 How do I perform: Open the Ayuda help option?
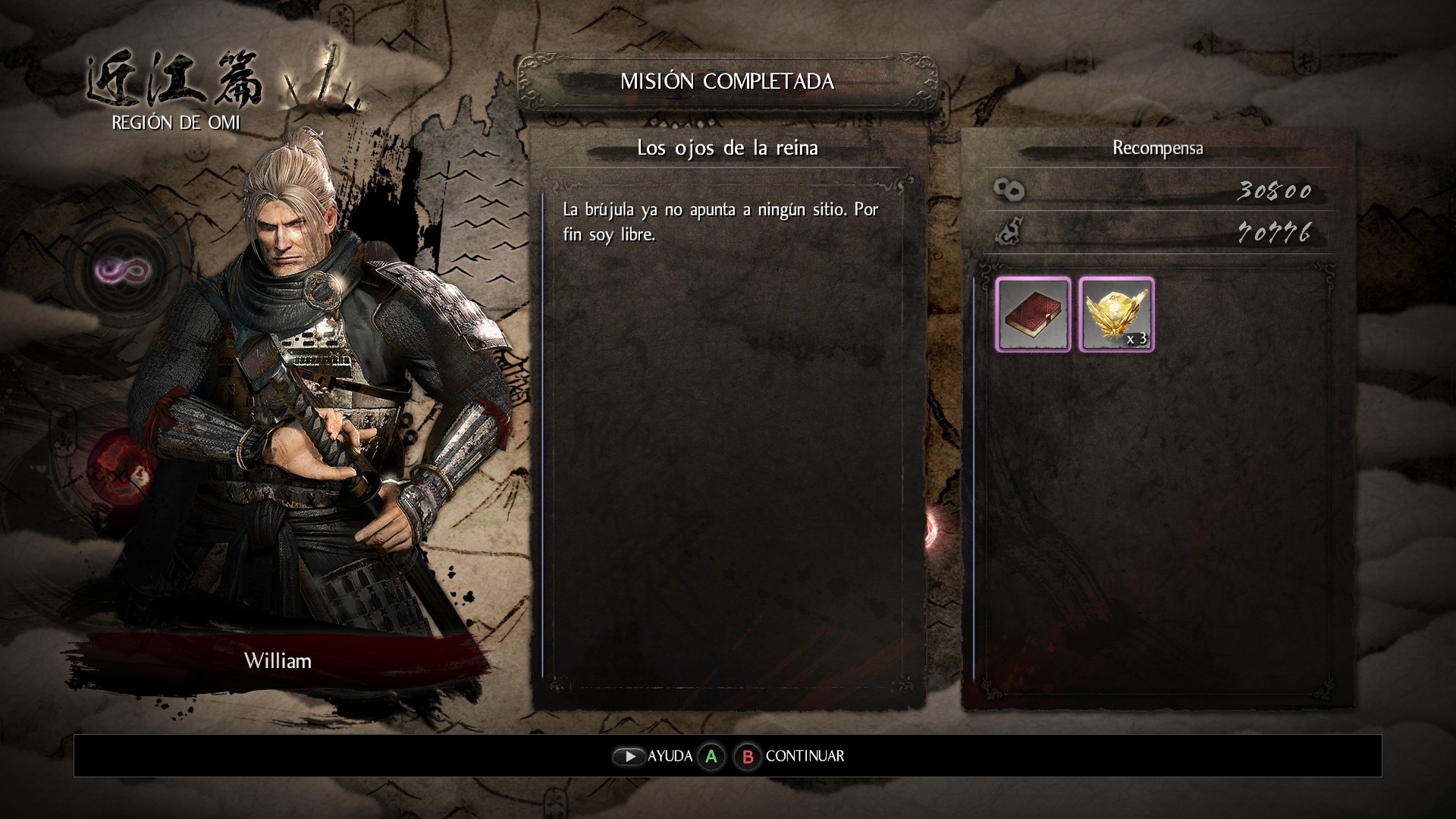pos(669,756)
